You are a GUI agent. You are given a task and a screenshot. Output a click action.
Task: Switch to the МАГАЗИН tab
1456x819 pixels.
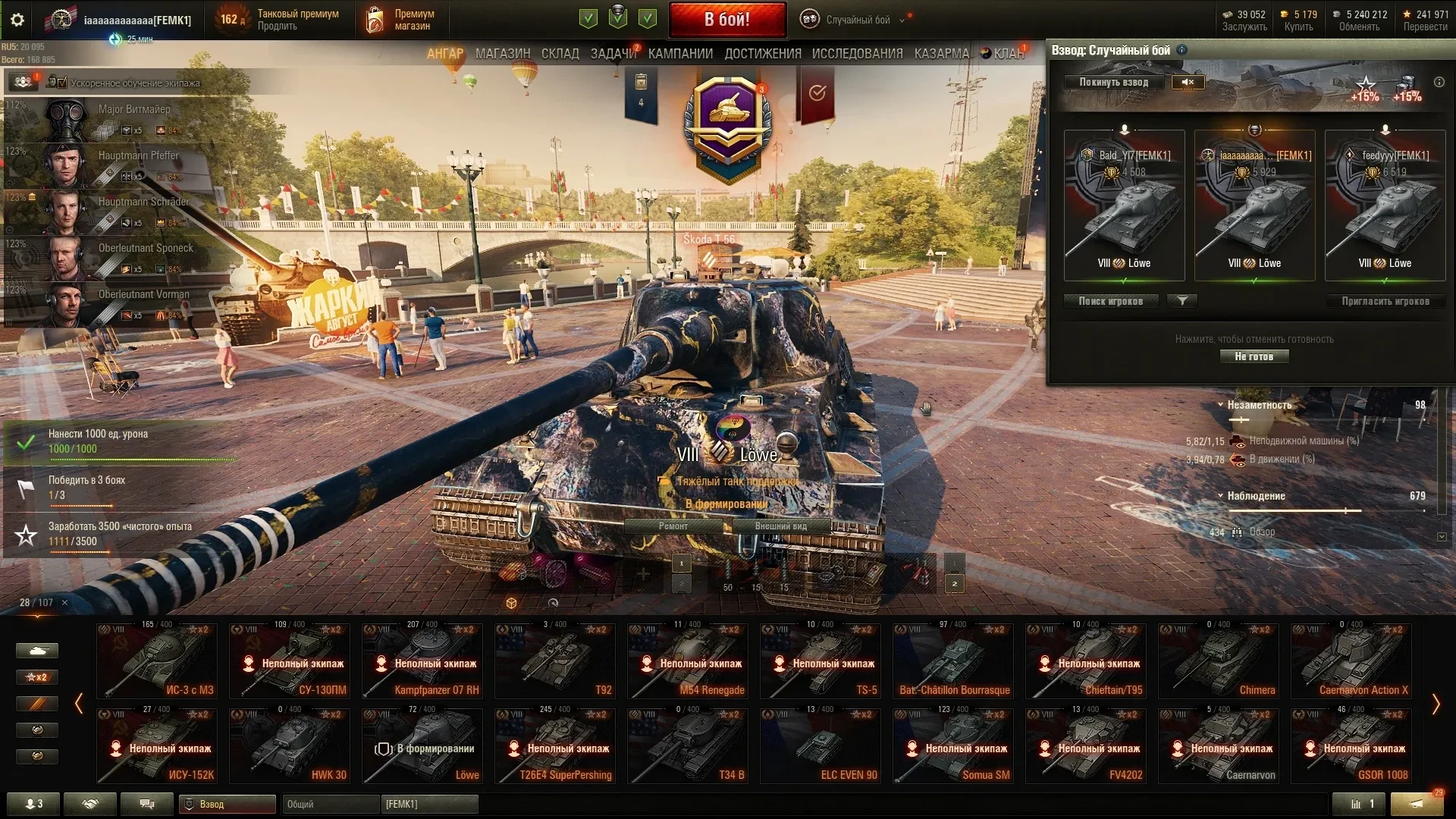pos(502,54)
